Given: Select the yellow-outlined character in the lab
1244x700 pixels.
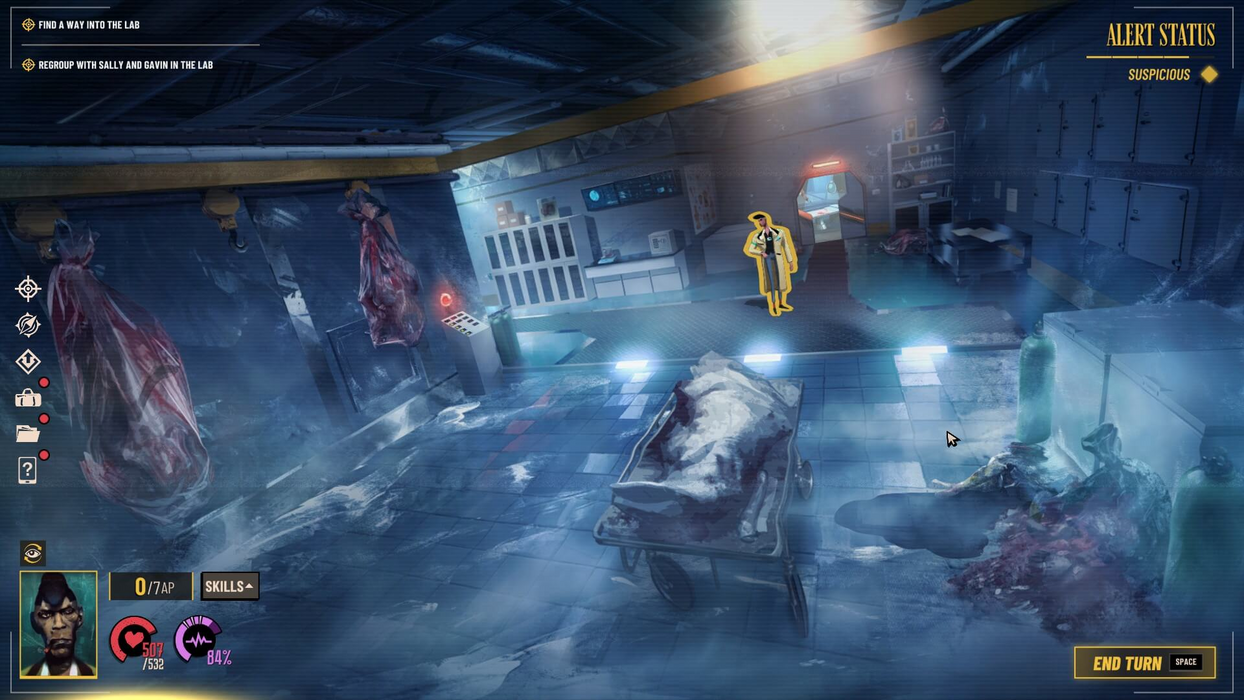Looking at the screenshot, I should pyautogui.click(x=770, y=262).
